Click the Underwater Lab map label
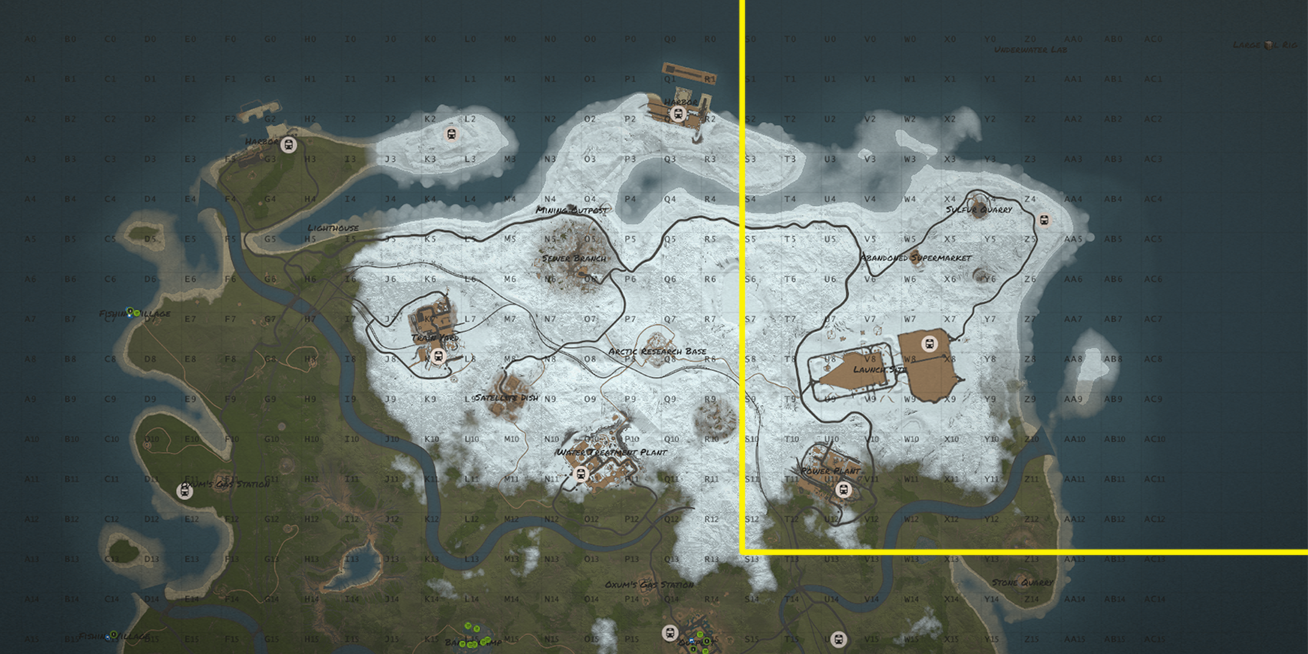Viewport: 1308px width, 654px height. coord(1030,49)
